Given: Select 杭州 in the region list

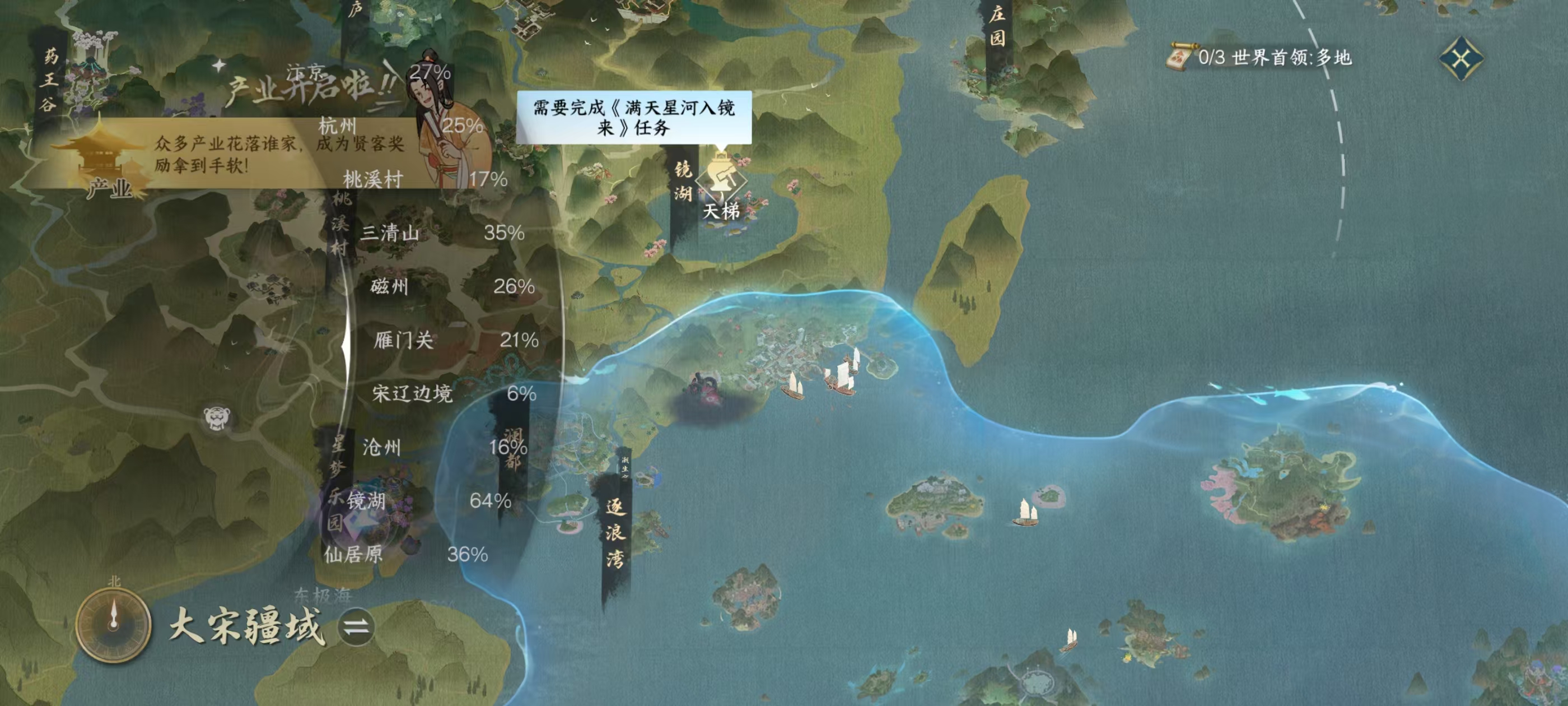Looking at the screenshot, I should (338, 126).
